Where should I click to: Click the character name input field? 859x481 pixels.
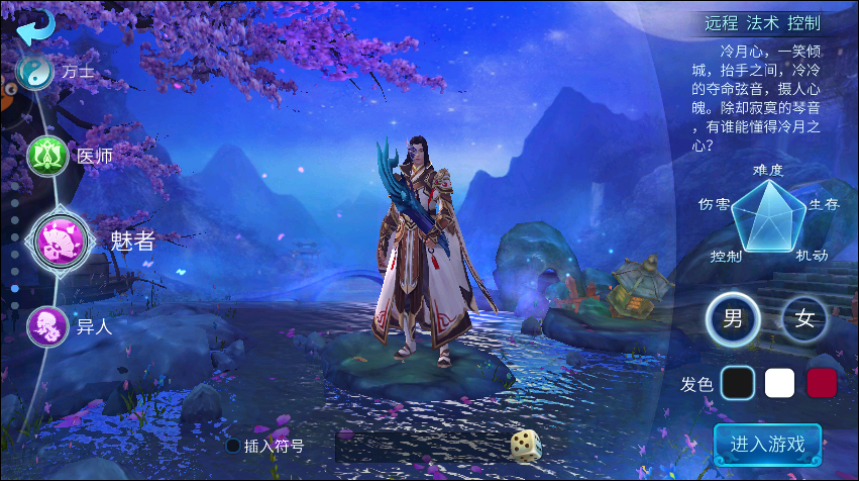[420, 446]
